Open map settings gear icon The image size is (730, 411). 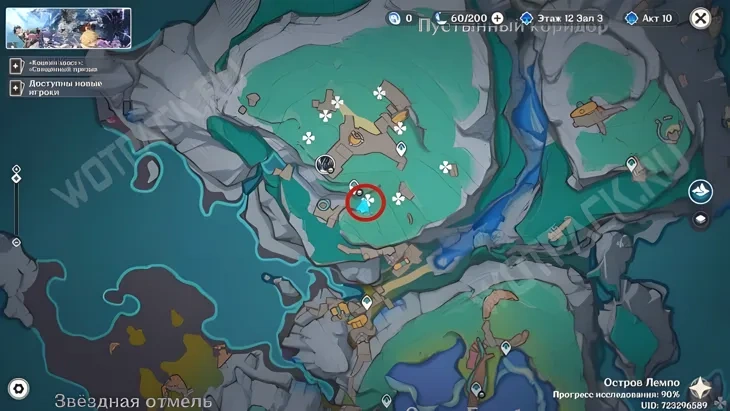coord(18,388)
